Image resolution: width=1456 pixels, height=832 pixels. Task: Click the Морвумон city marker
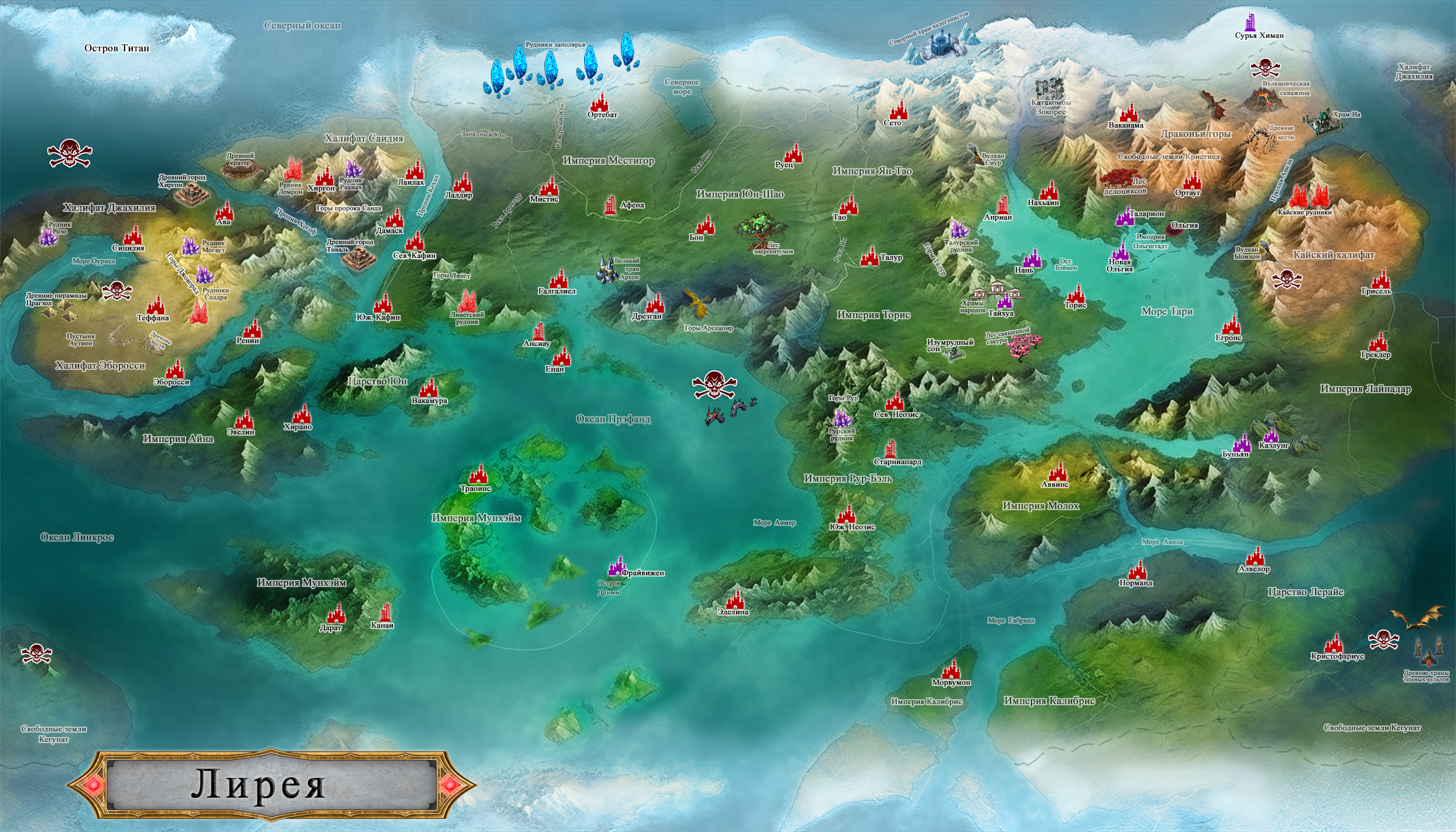pos(951,670)
